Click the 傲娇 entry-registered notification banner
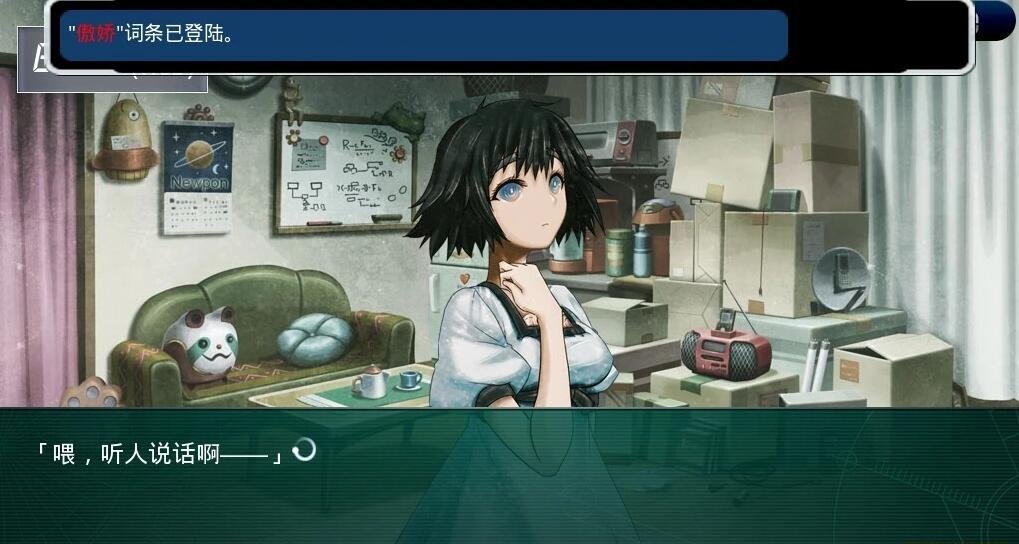This screenshot has height=544, width=1019. pyautogui.click(x=424, y=35)
